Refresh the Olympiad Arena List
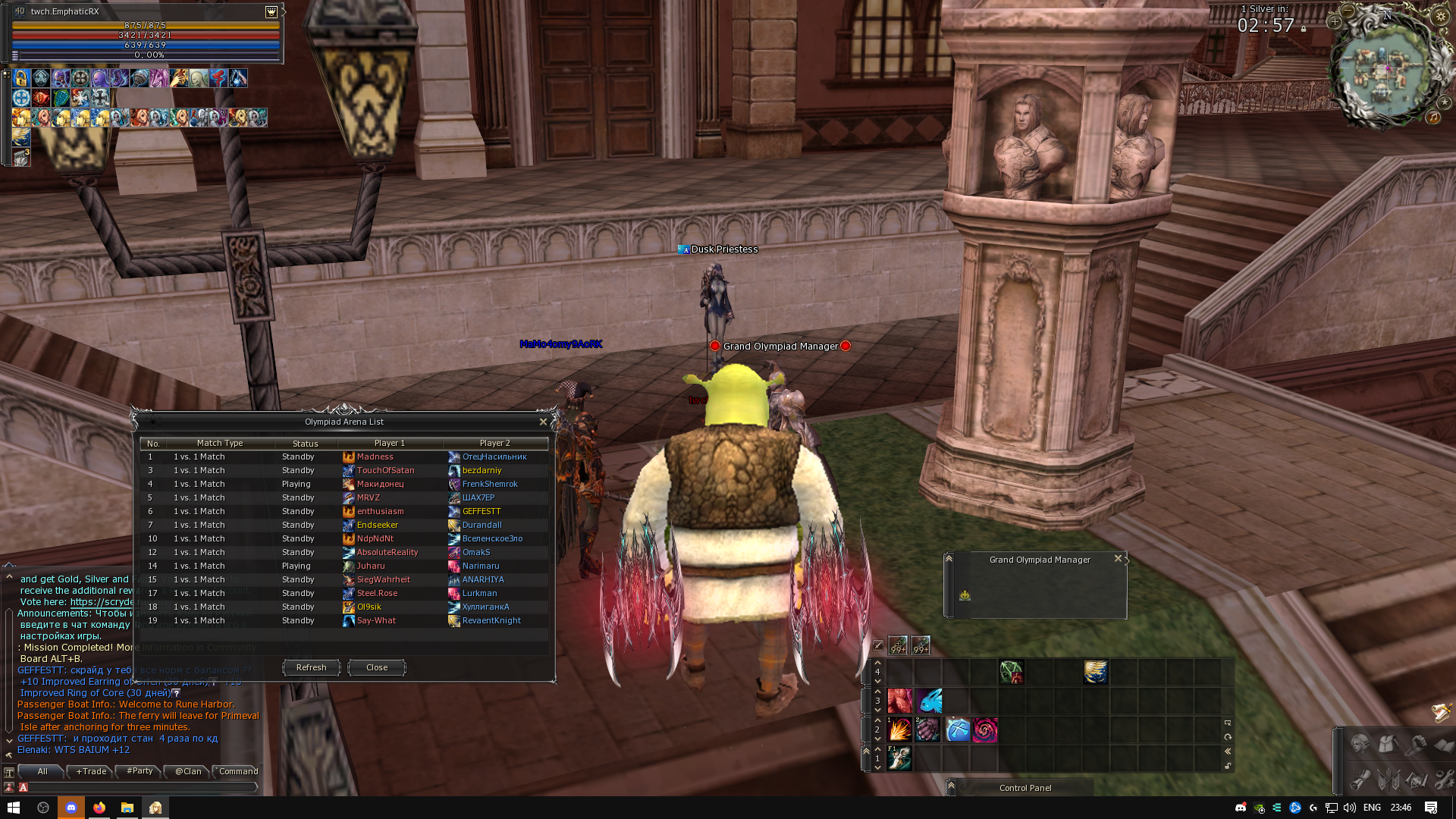Viewport: 1456px width, 819px height. [x=311, y=667]
